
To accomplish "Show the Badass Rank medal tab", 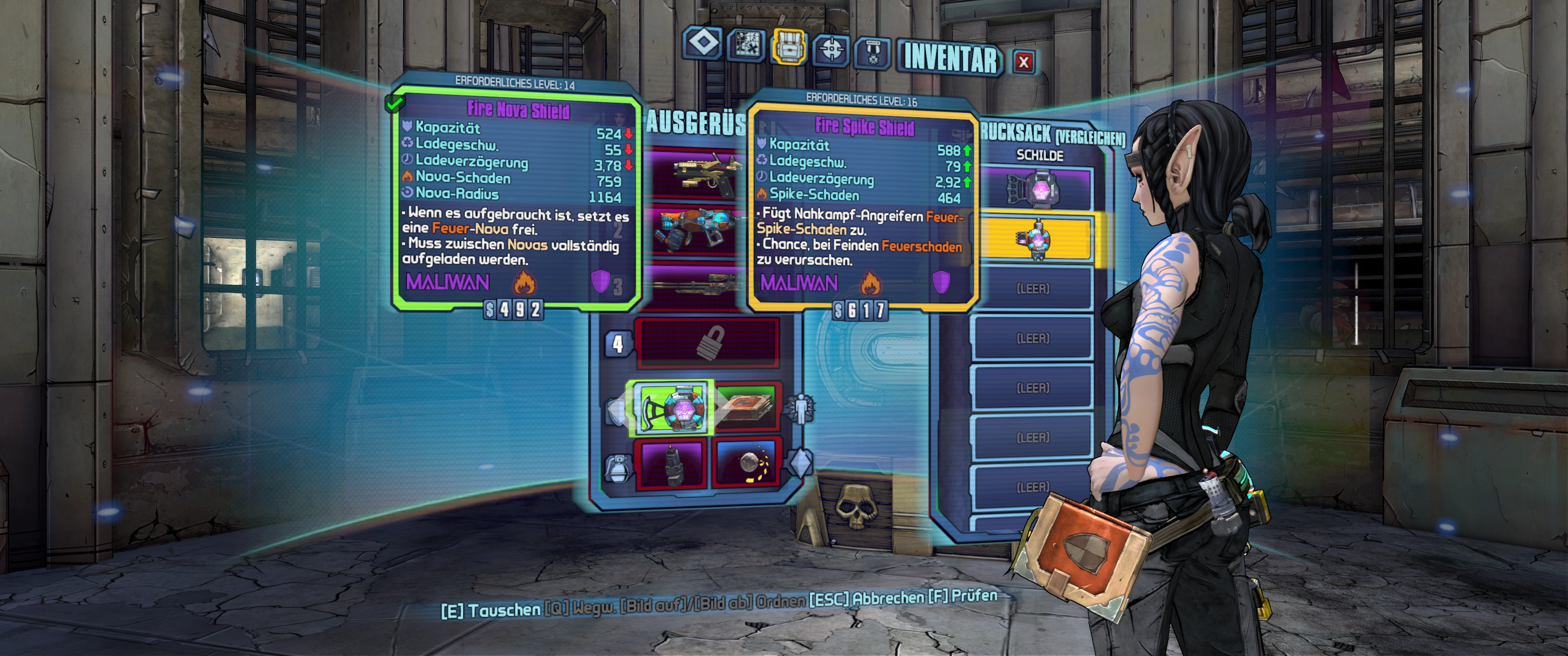I will coord(873,52).
